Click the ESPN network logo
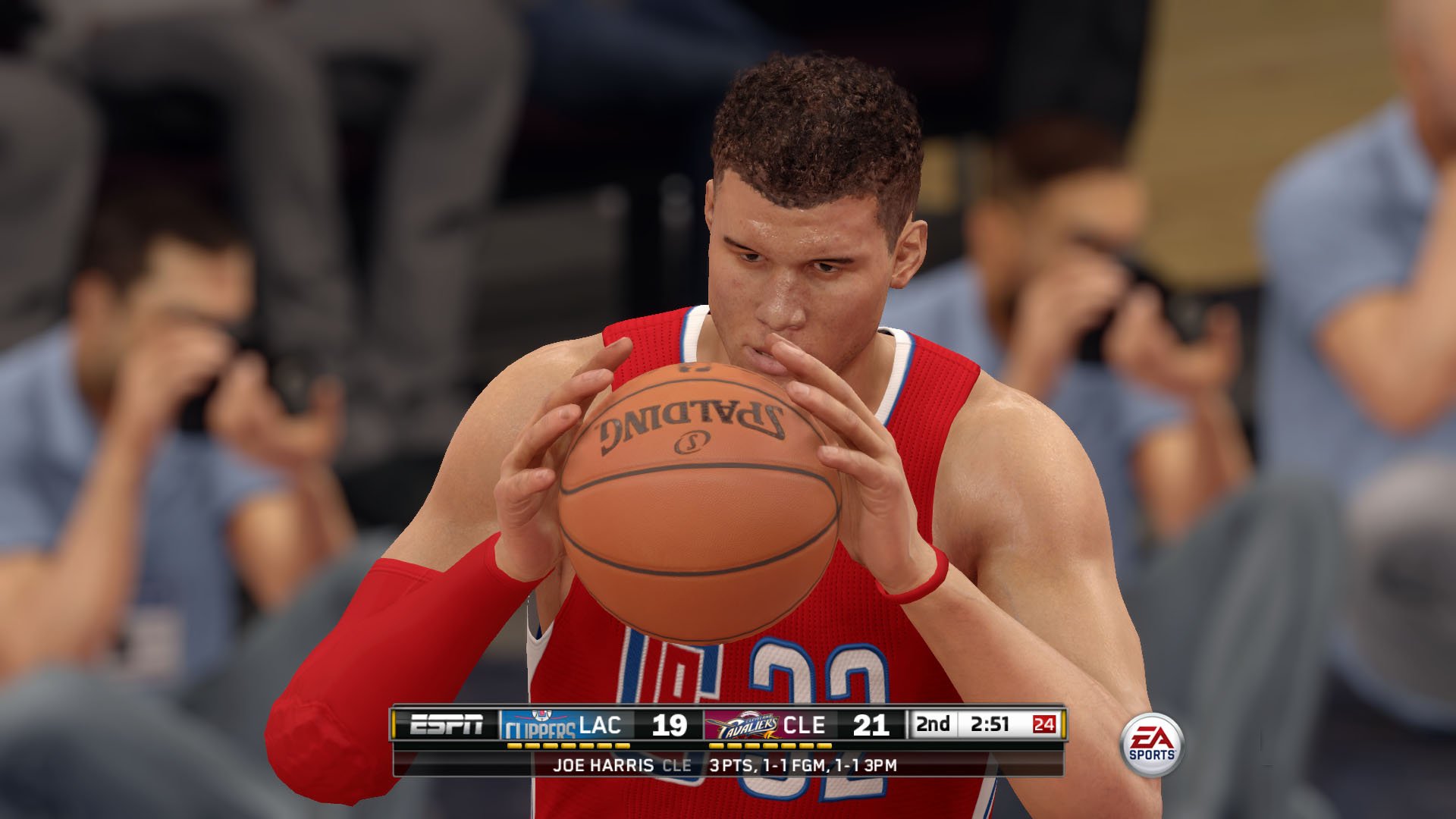The image size is (1456, 819). coord(446,725)
